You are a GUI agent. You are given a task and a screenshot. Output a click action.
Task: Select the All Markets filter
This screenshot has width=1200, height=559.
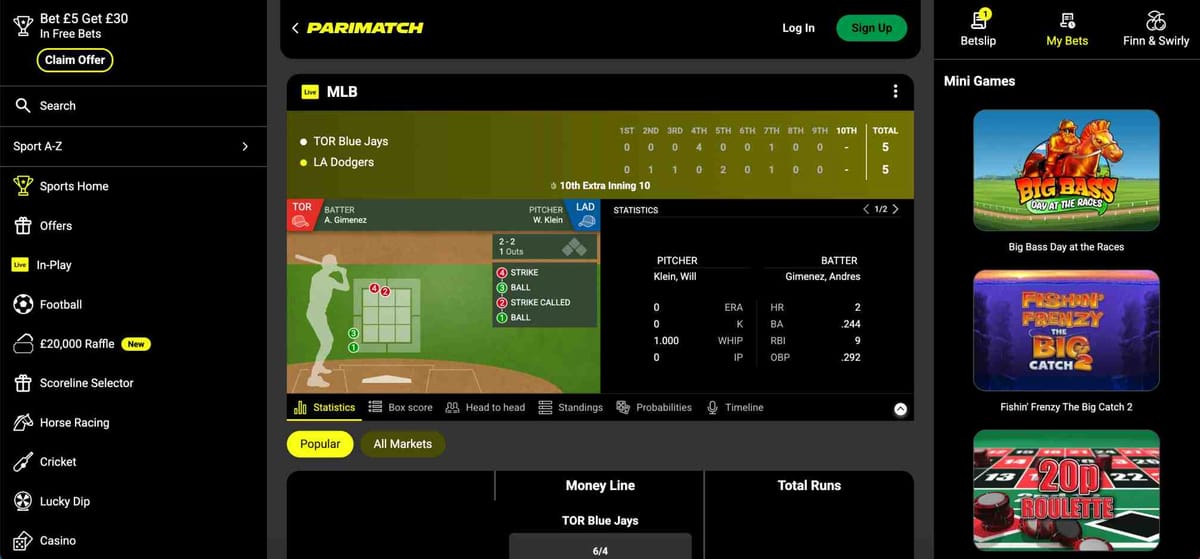402,444
